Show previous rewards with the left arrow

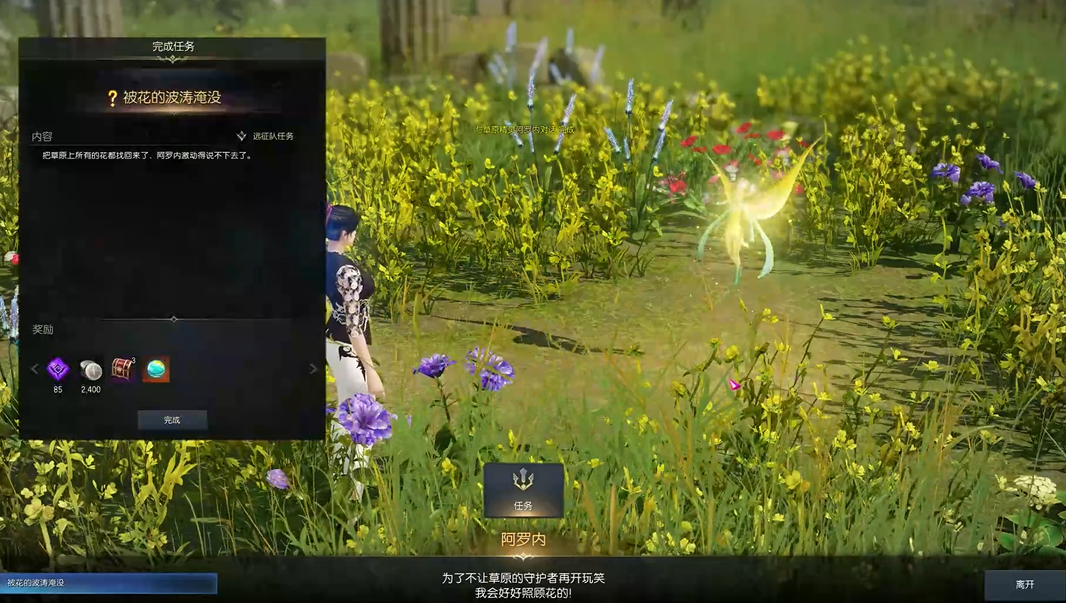pyautogui.click(x=34, y=369)
